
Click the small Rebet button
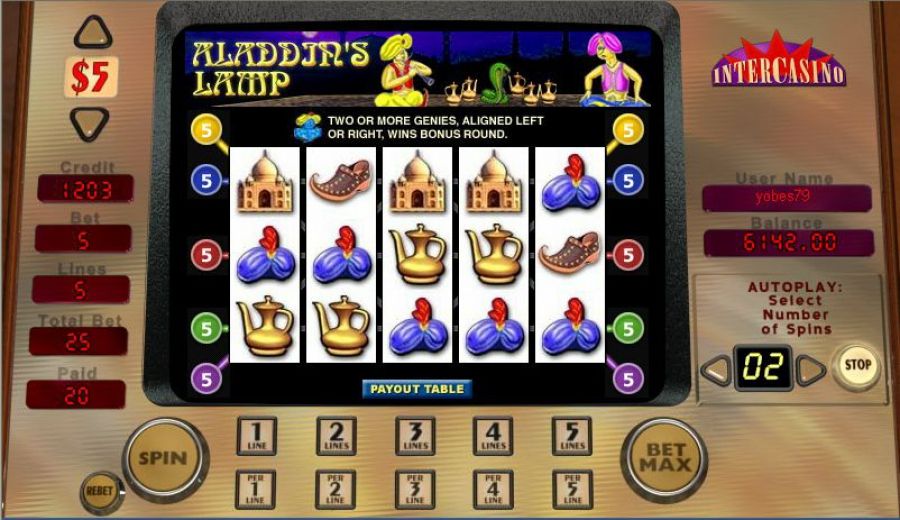[x=98, y=491]
